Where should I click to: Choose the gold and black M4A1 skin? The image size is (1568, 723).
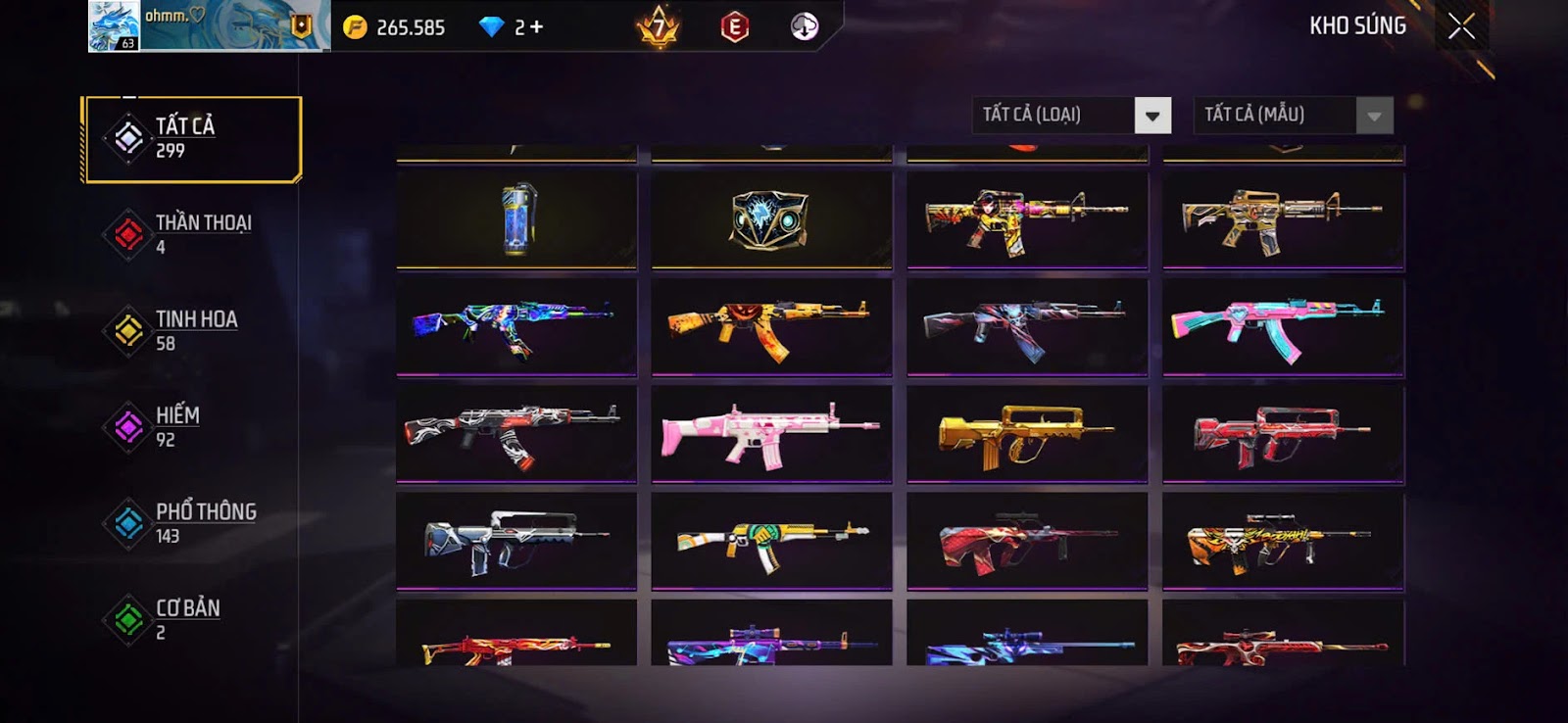coord(1283,219)
